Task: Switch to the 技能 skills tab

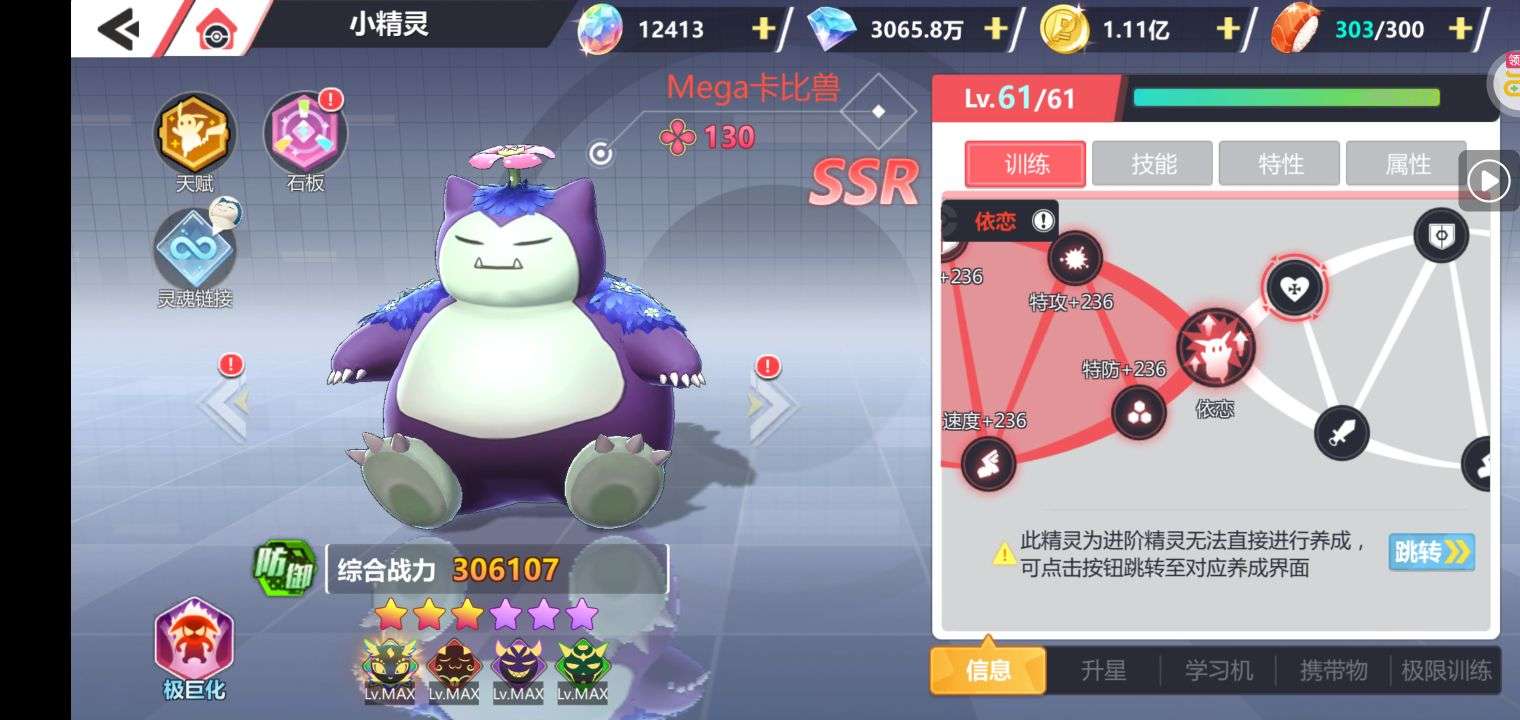Action: click(1153, 164)
